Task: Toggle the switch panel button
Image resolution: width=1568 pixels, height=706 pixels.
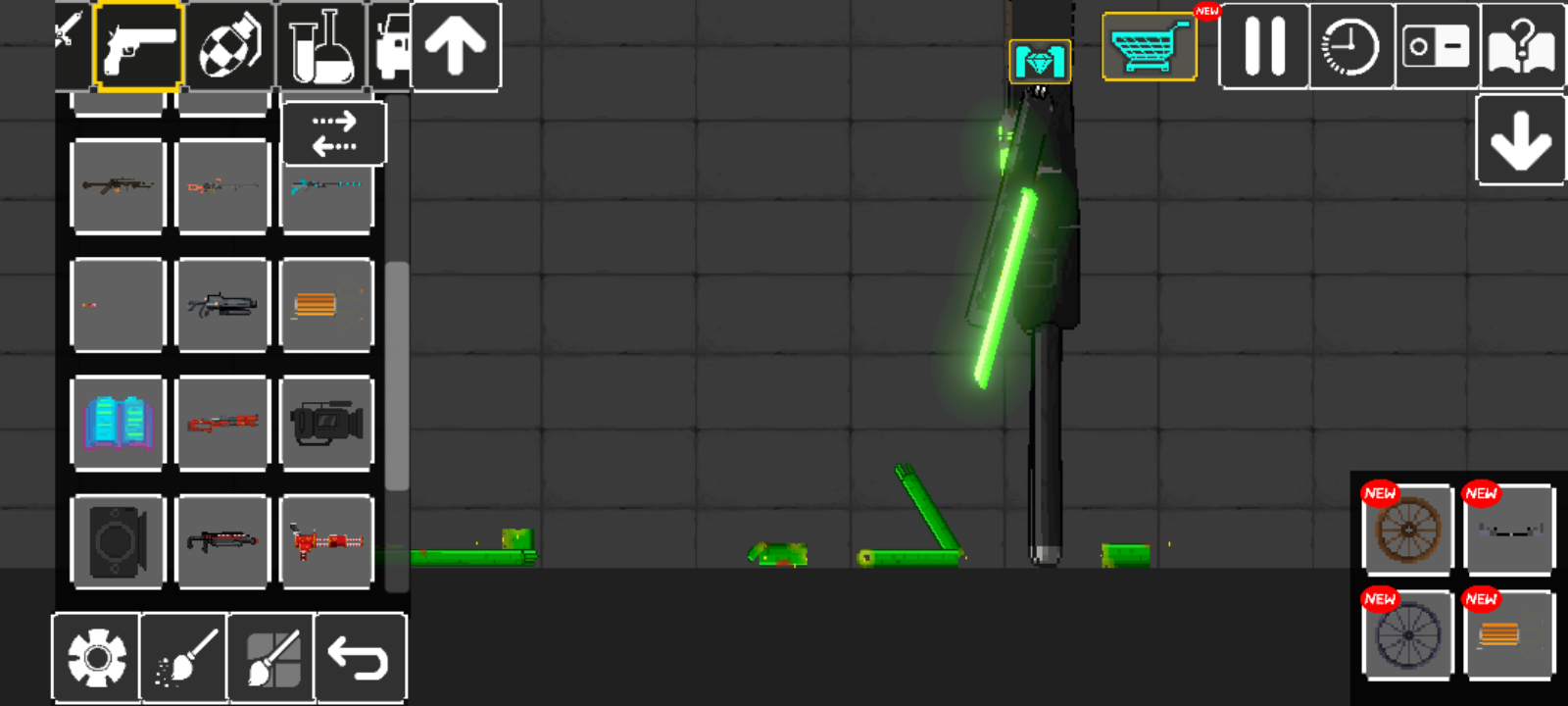Action: coord(1436,46)
